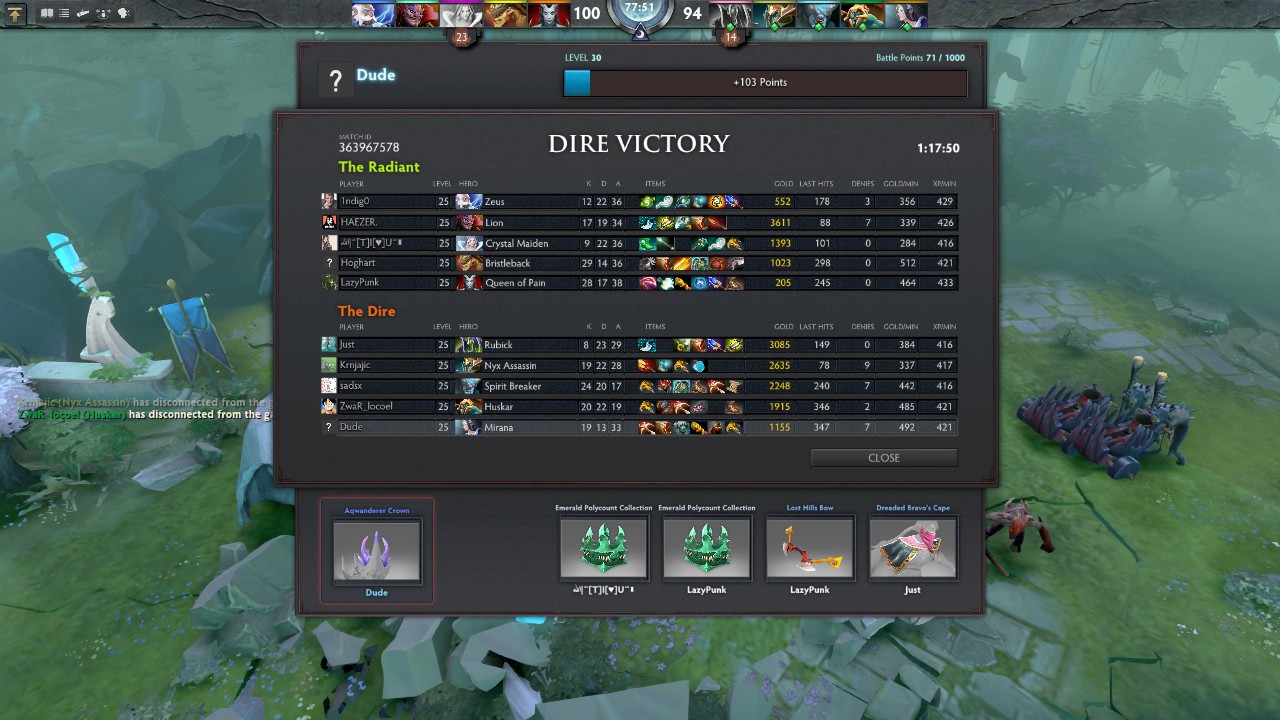Open the book icon in top toolbar
Viewport: 1280px width, 720px height.
click(47, 14)
